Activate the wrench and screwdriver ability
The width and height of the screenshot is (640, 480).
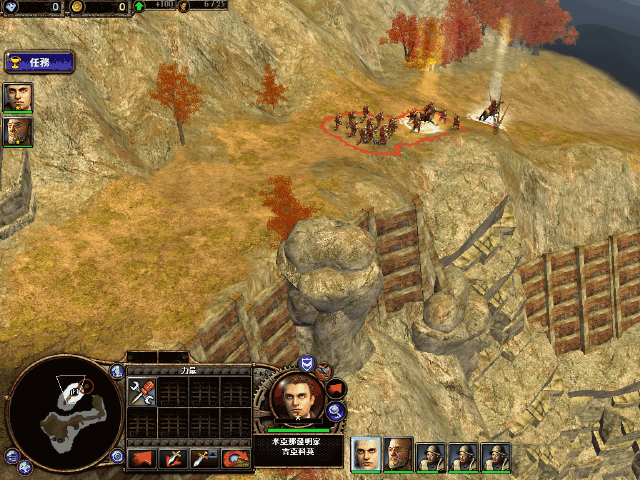(x=142, y=393)
